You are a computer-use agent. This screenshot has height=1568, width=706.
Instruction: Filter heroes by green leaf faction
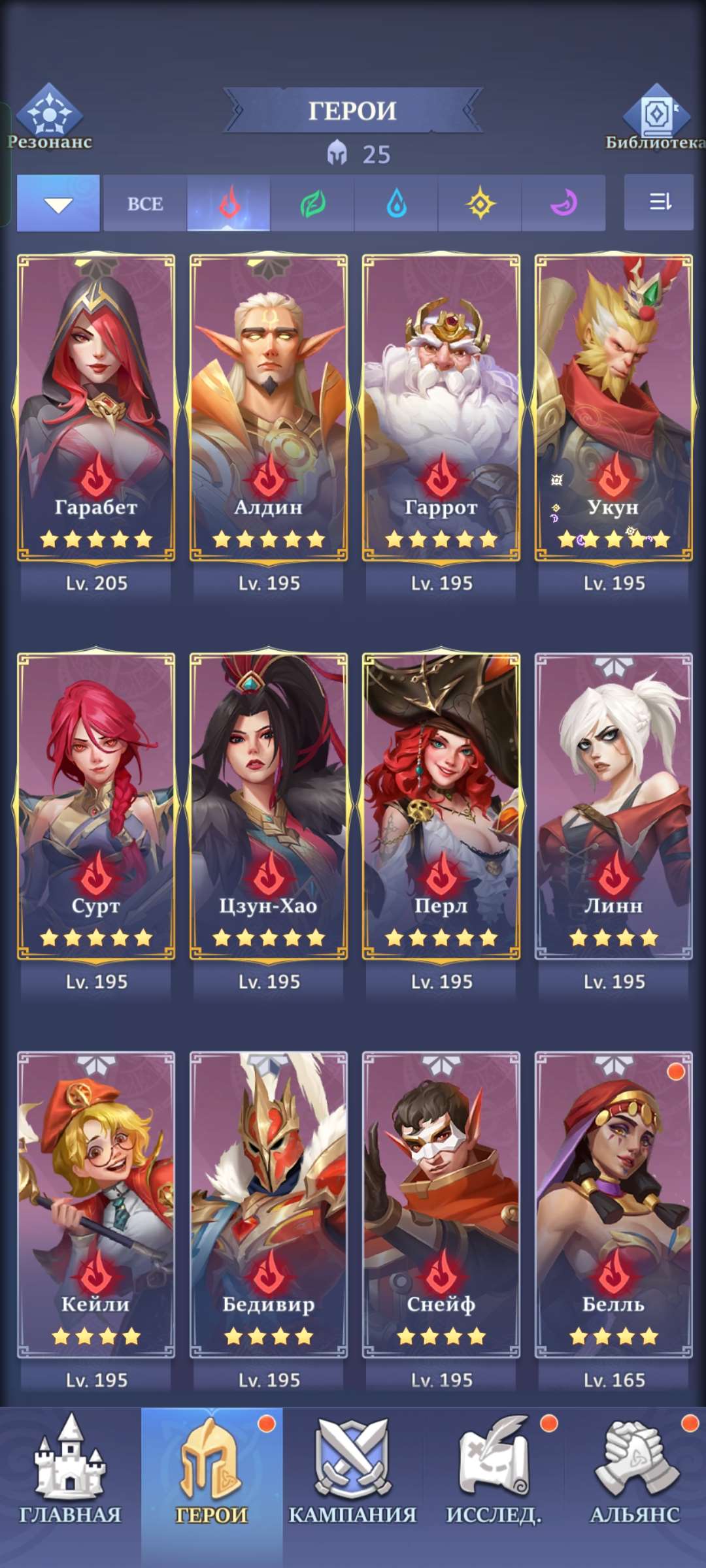tap(312, 204)
